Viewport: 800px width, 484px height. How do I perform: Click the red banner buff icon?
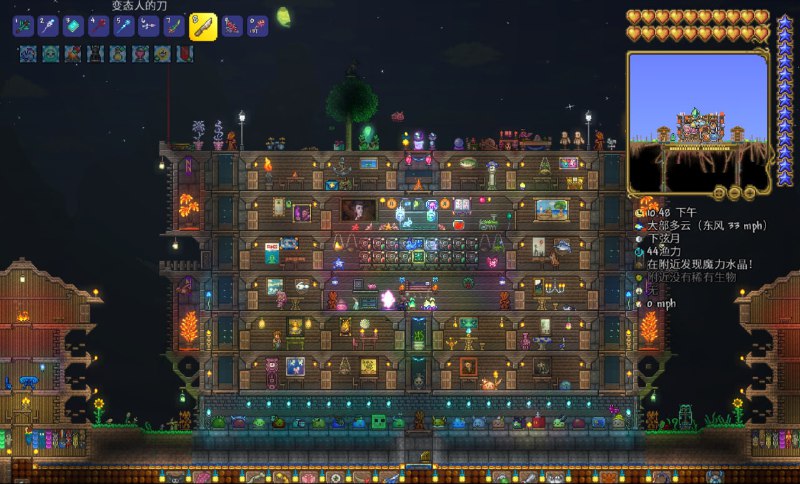[185, 54]
